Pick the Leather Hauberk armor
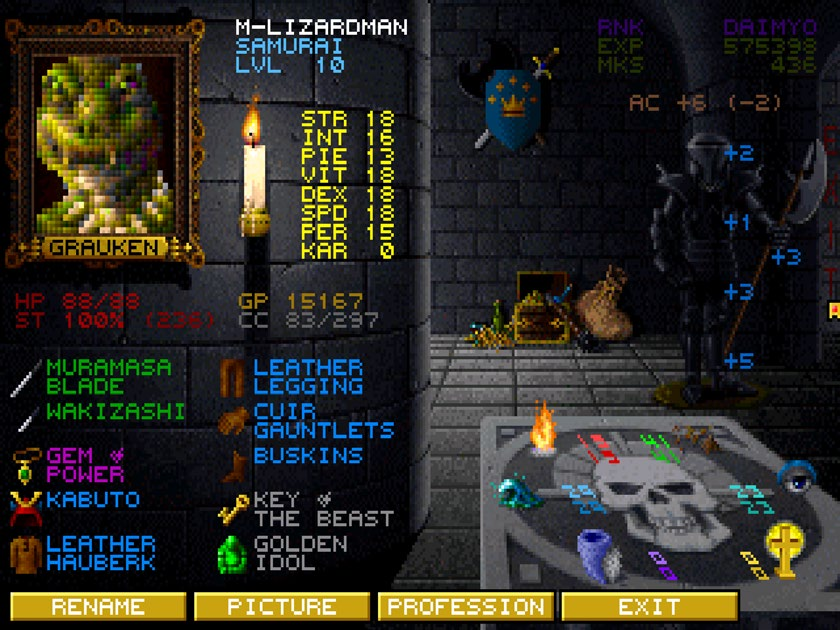 click(100, 552)
